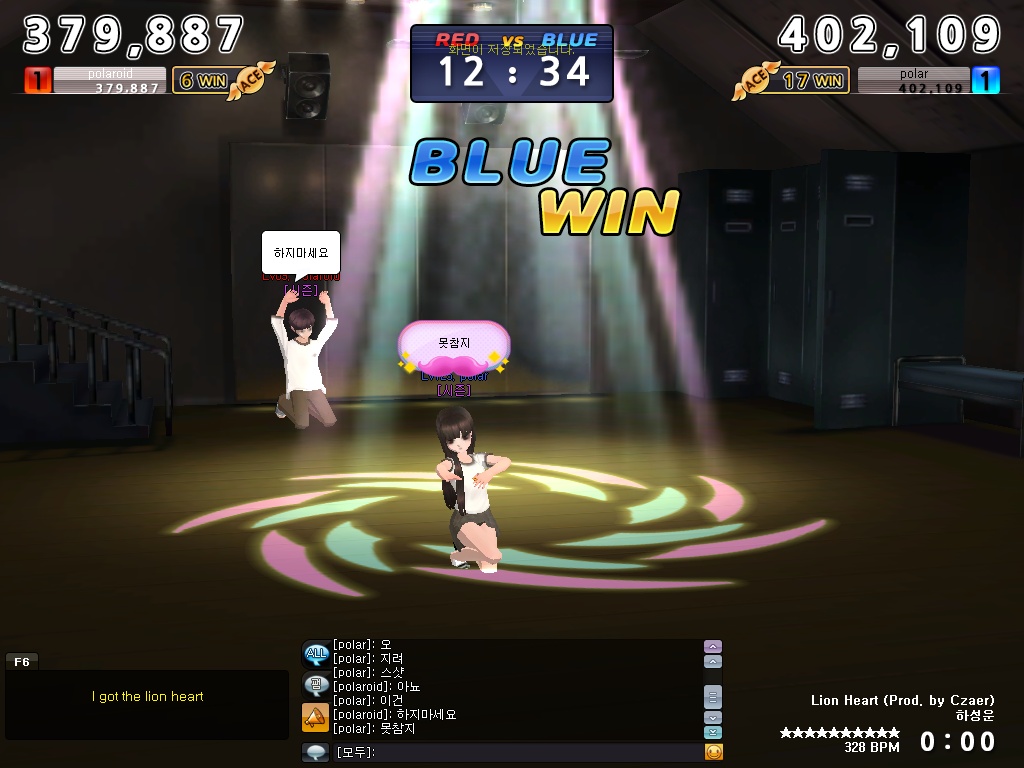Select the ALL chat filter bubble

tap(316, 655)
